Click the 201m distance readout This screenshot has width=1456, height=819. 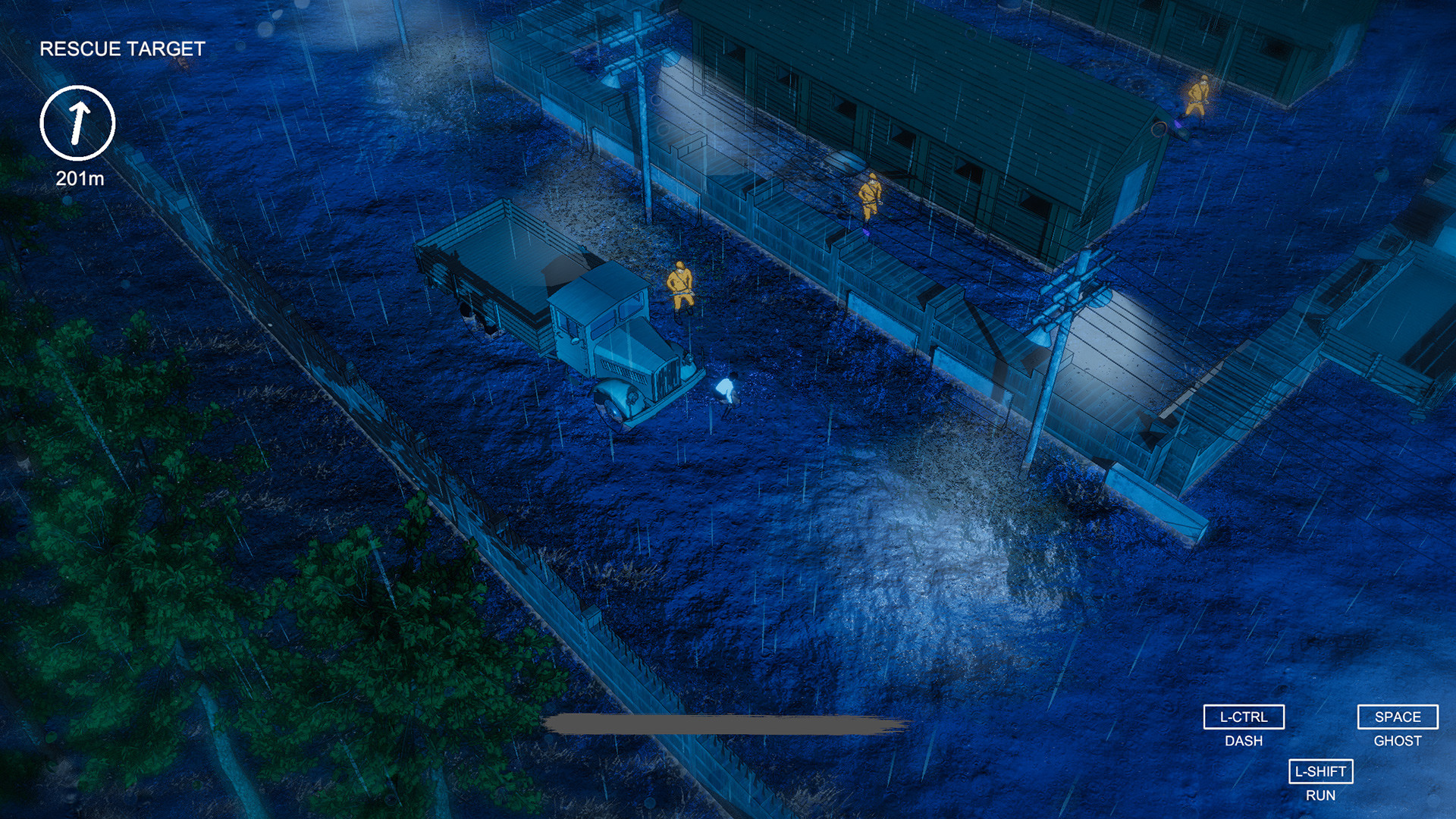[x=79, y=180]
